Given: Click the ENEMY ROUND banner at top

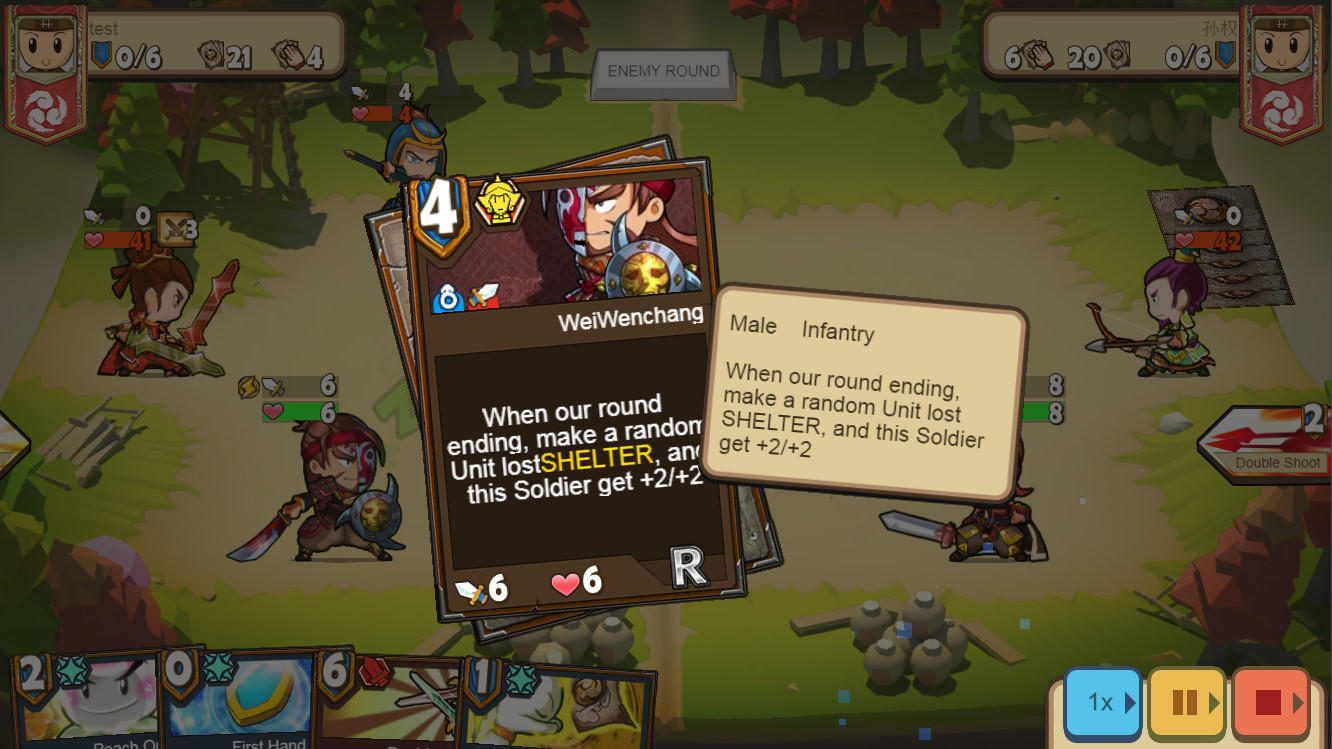Looking at the screenshot, I should pyautogui.click(x=662, y=72).
